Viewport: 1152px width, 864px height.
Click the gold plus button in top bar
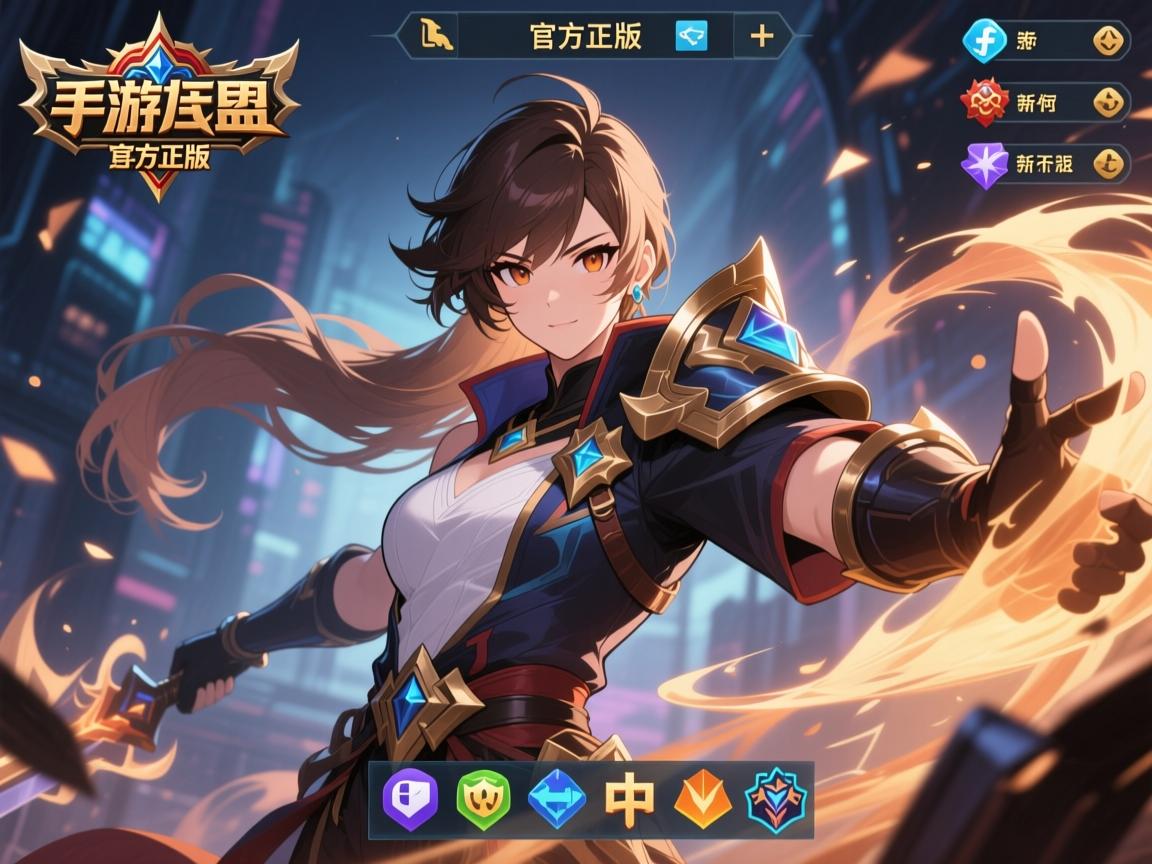click(761, 36)
